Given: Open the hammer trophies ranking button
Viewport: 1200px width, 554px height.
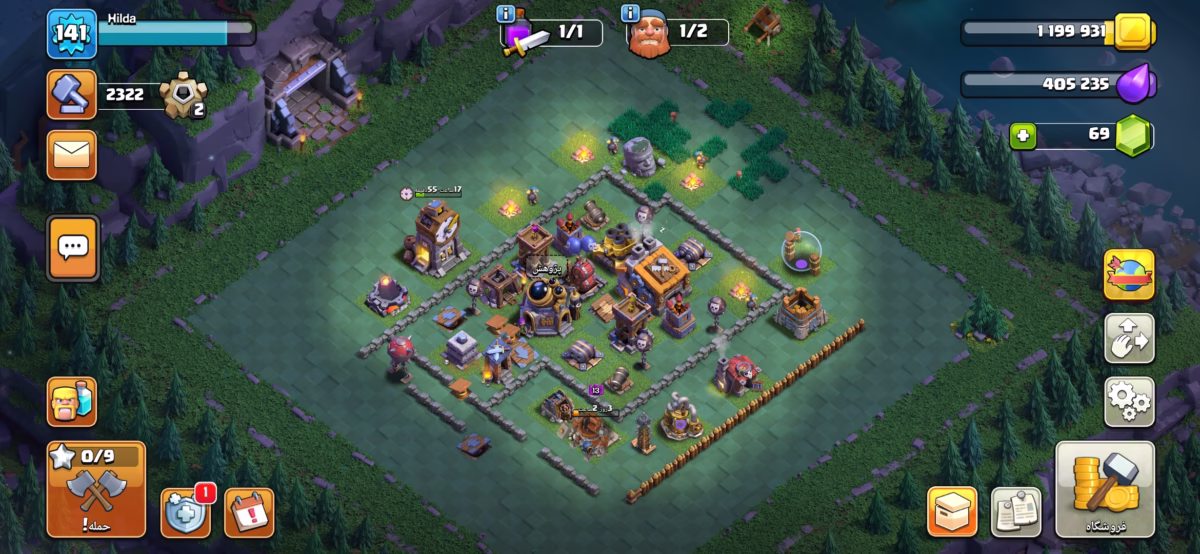Looking at the screenshot, I should pos(72,95).
